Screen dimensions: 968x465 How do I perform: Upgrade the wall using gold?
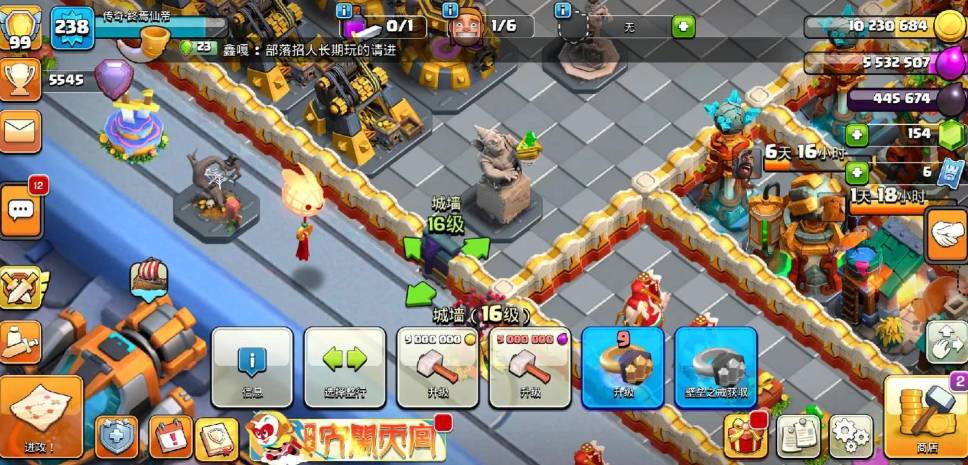coord(437,366)
